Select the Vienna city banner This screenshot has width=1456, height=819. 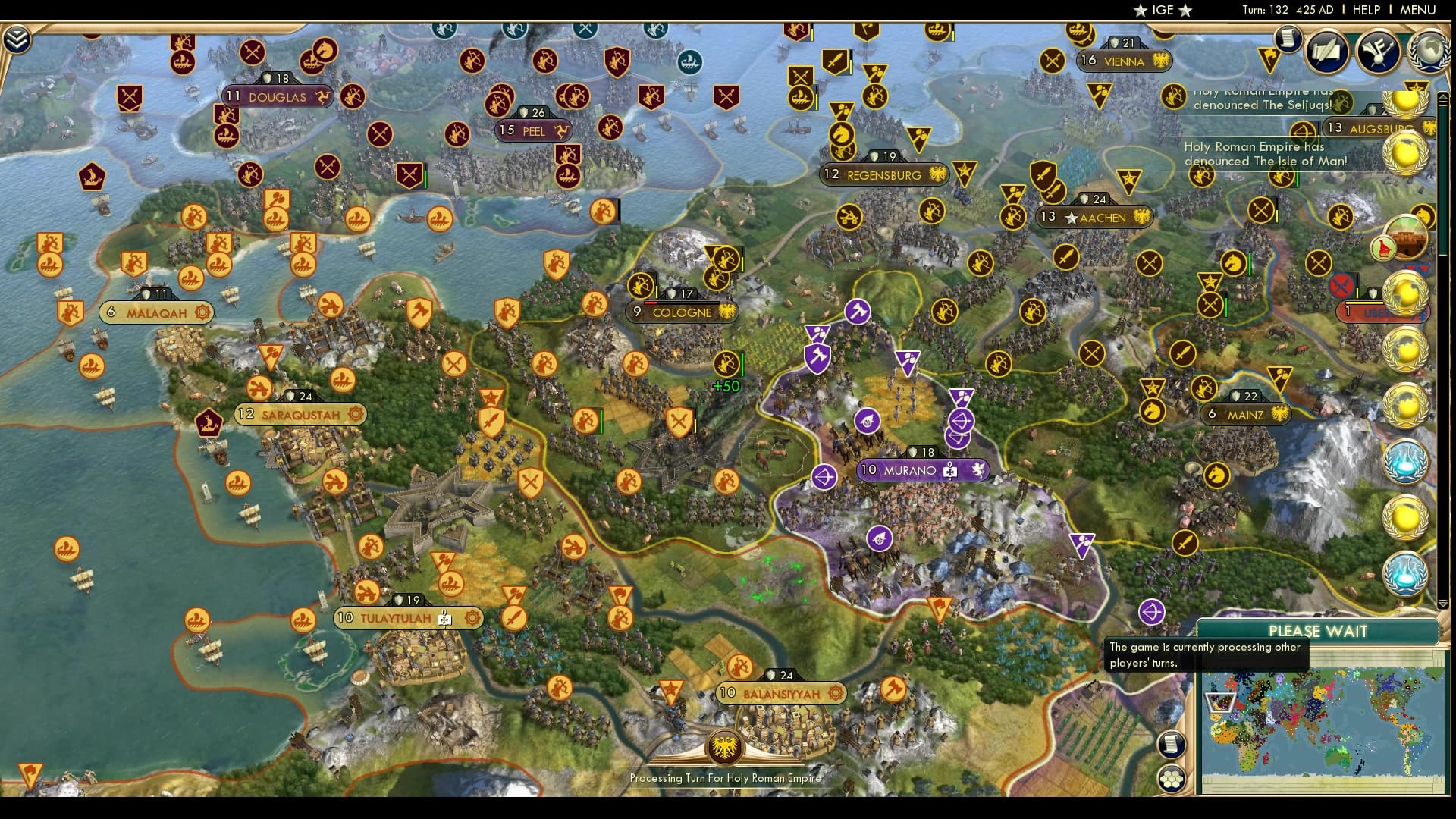tap(1122, 61)
